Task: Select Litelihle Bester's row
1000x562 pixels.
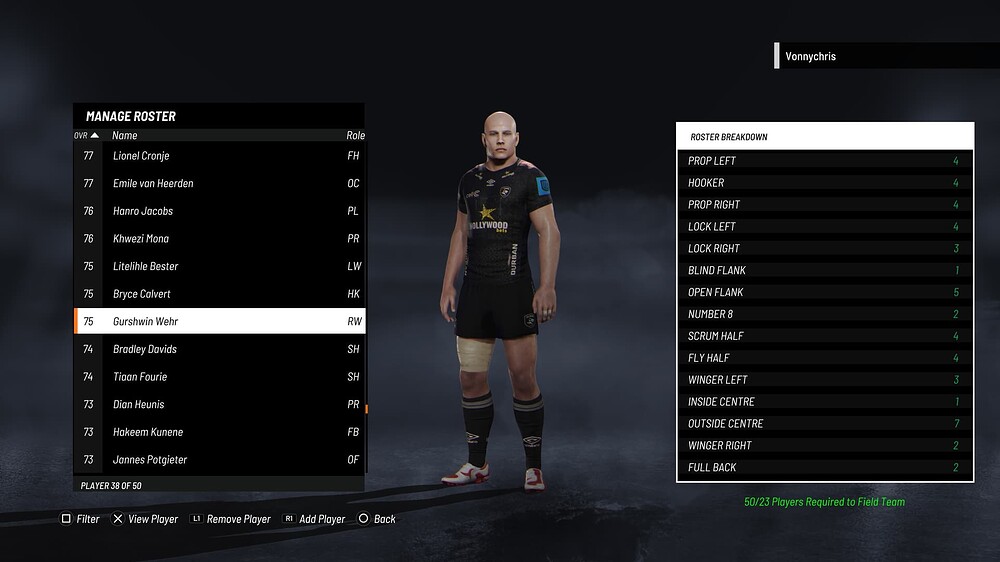Action: pos(218,267)
